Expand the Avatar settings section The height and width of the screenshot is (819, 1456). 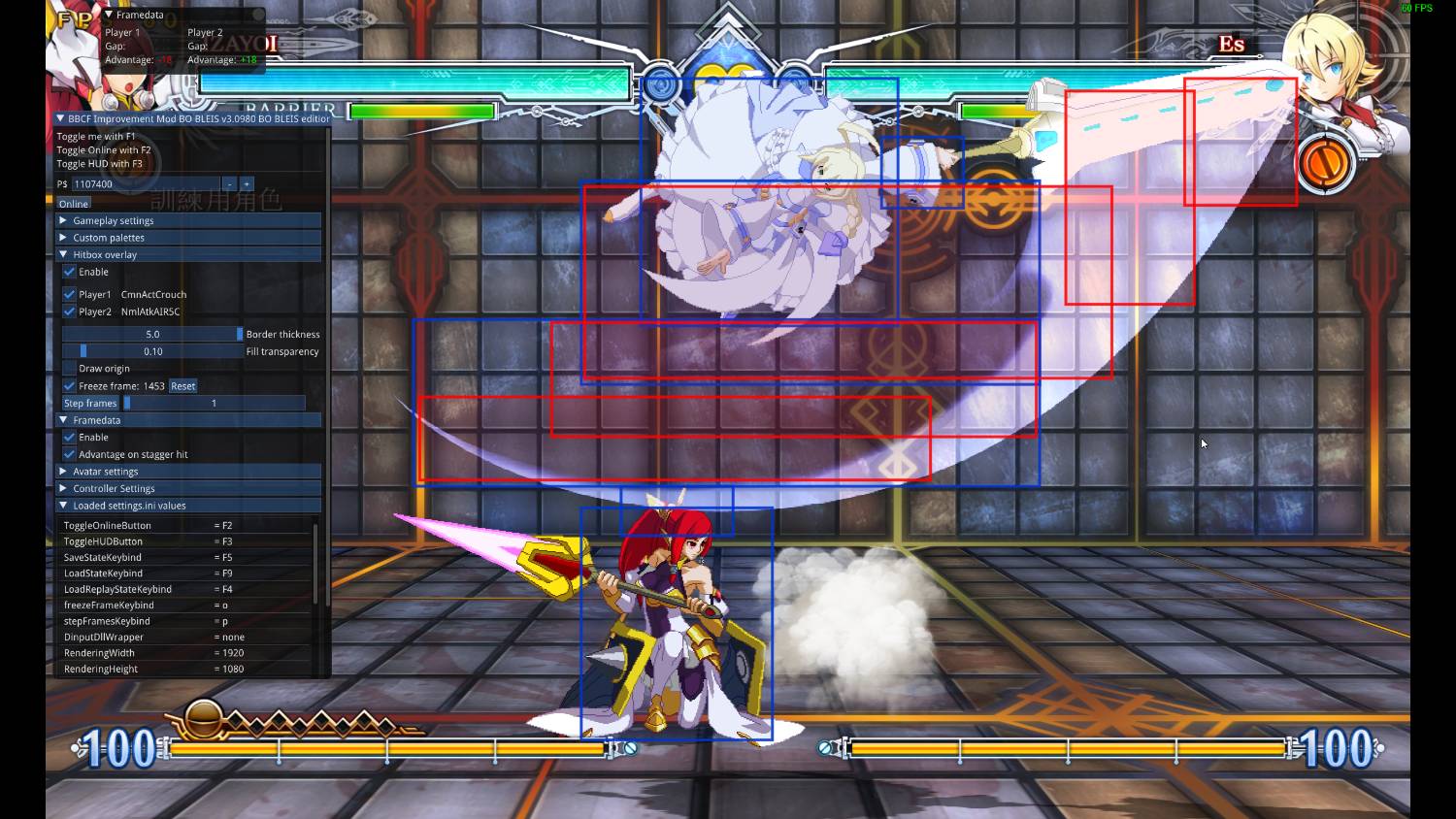click(104, 471)
